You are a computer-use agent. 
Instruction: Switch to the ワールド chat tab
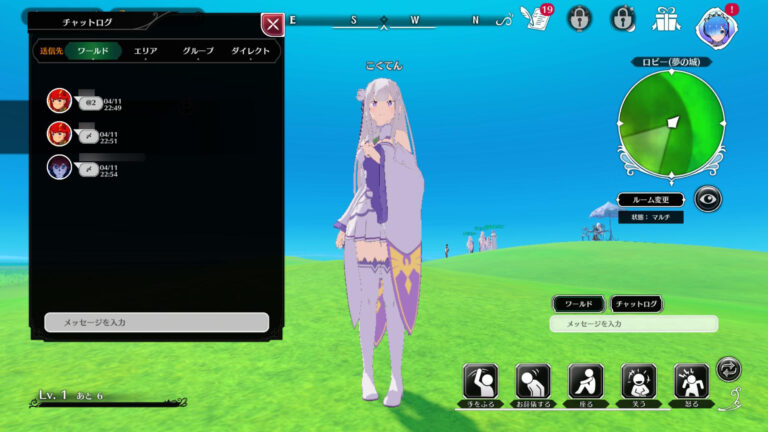(x=93, y=51)
